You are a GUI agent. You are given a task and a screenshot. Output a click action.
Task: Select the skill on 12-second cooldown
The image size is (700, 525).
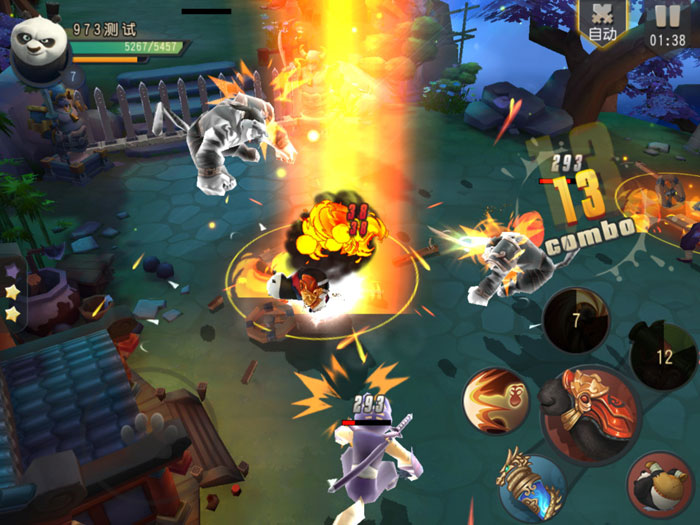[664, 356]
